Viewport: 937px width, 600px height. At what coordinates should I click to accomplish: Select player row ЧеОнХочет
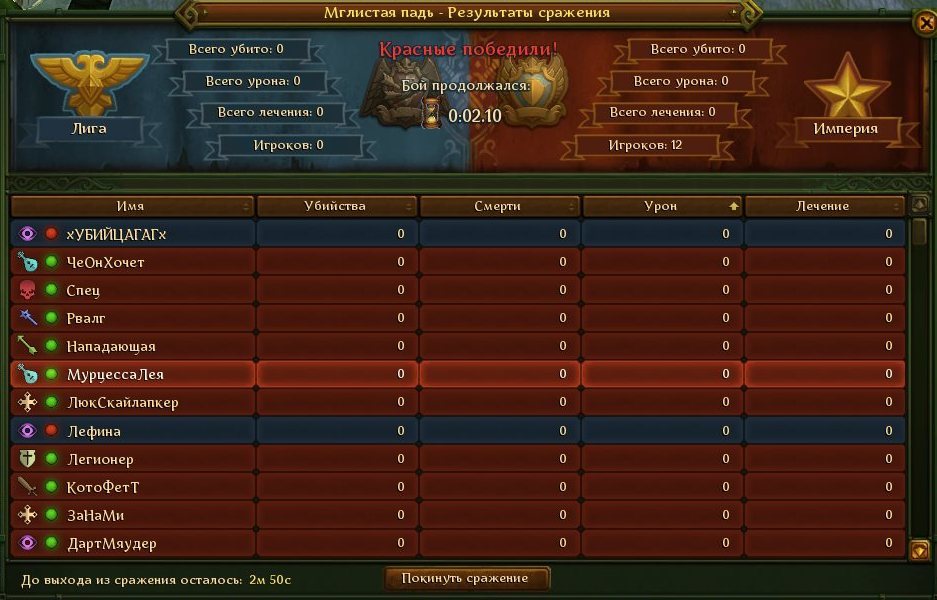(106, 262)
